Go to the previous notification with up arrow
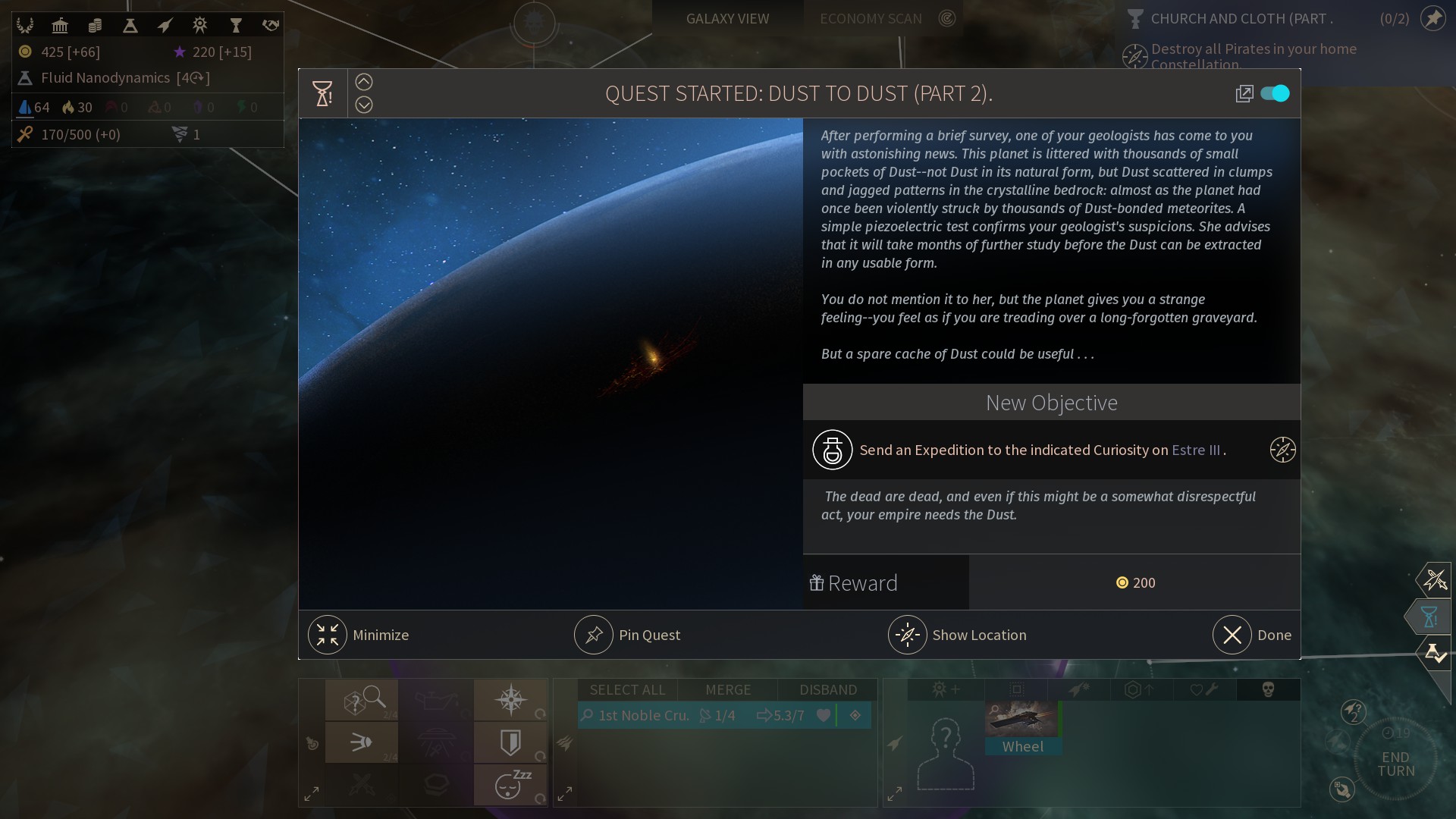This screenshot has width=1456, height=819. pyautogui.click(x=364, y=82)
